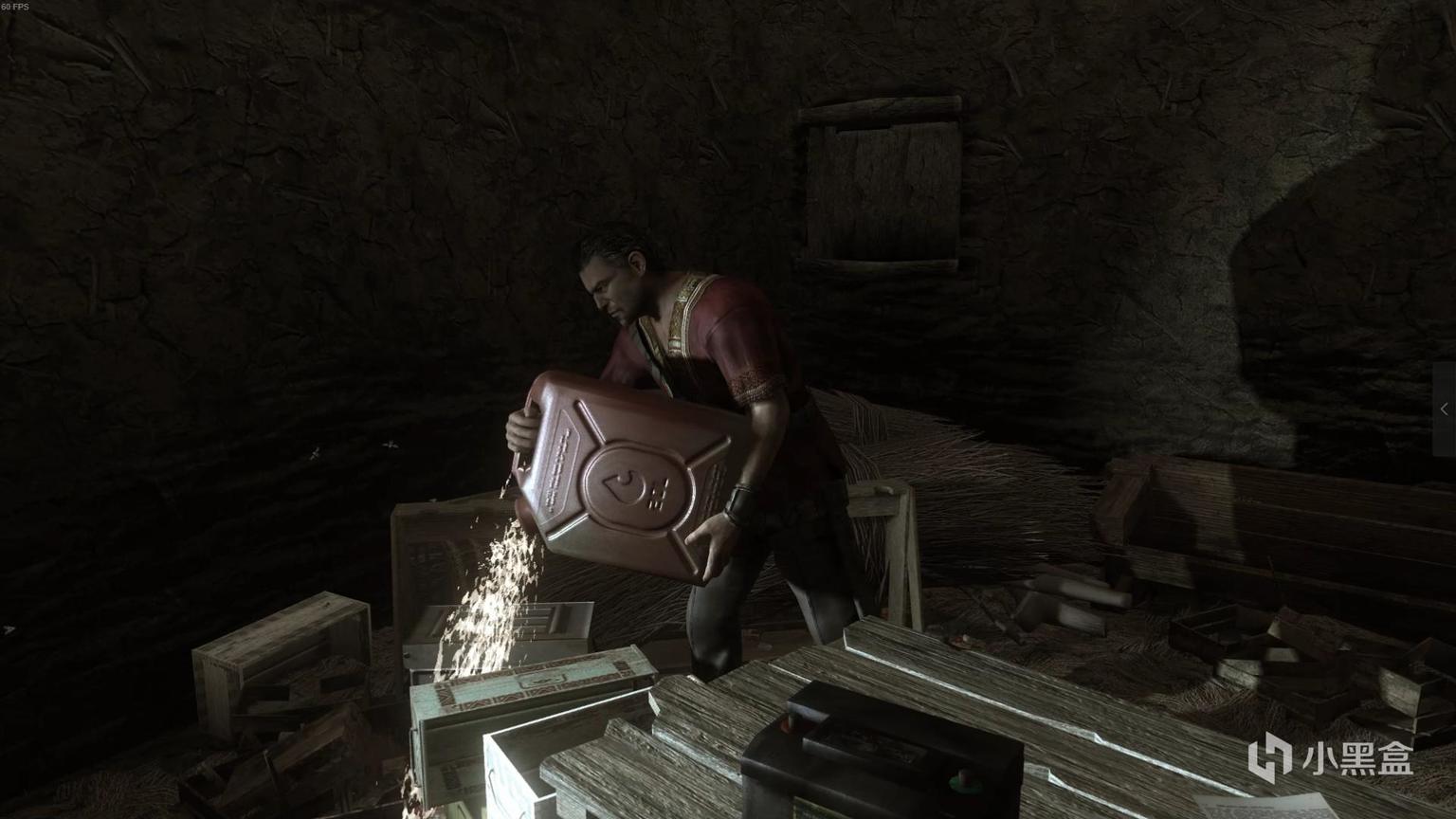Expand the side panel arrow tab
This screenshot has width=1456, height=819.
click(x=1444, y=409)
